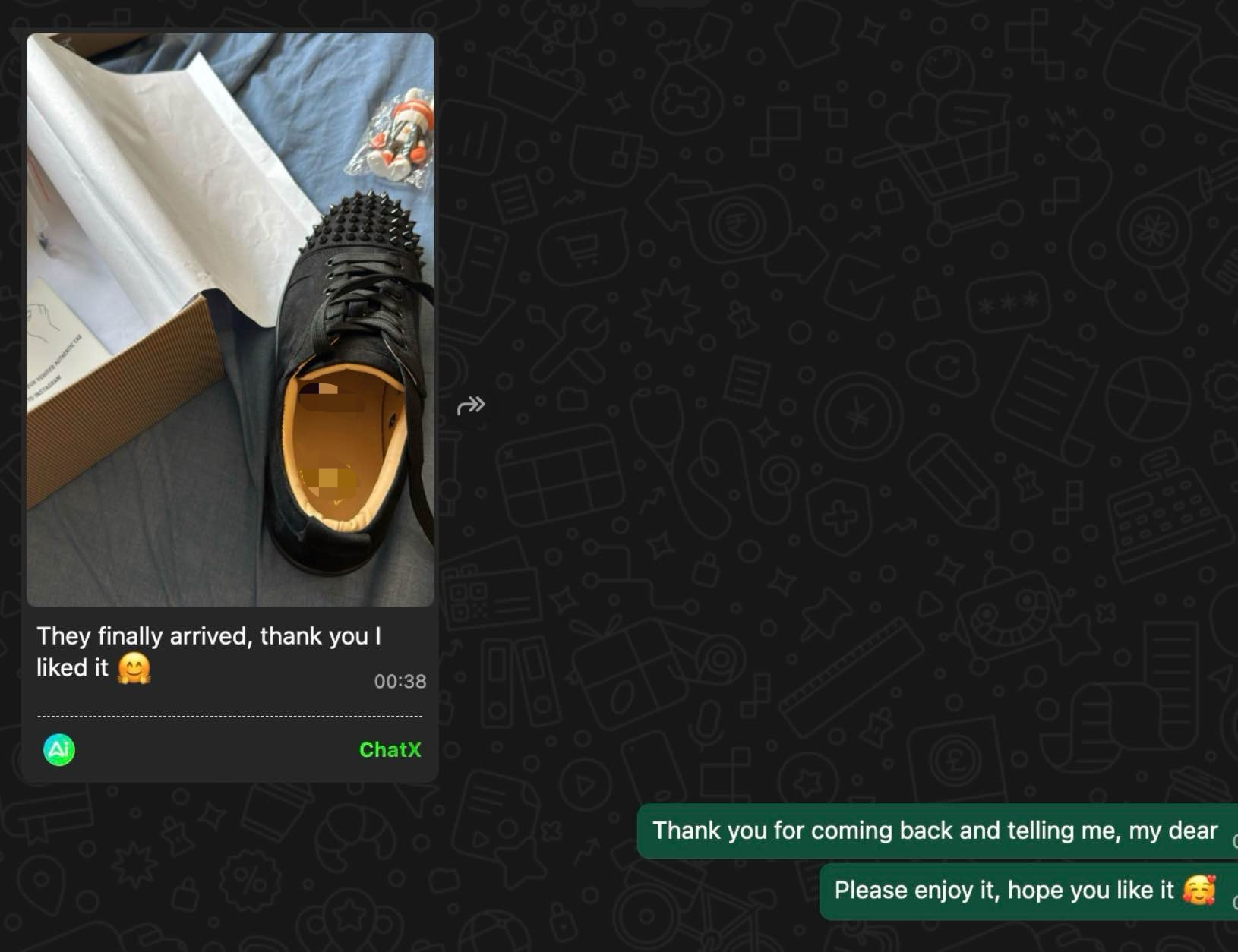Click the rupee banknote doodle in the background
Screen dimensions: 1238x952
737,224
